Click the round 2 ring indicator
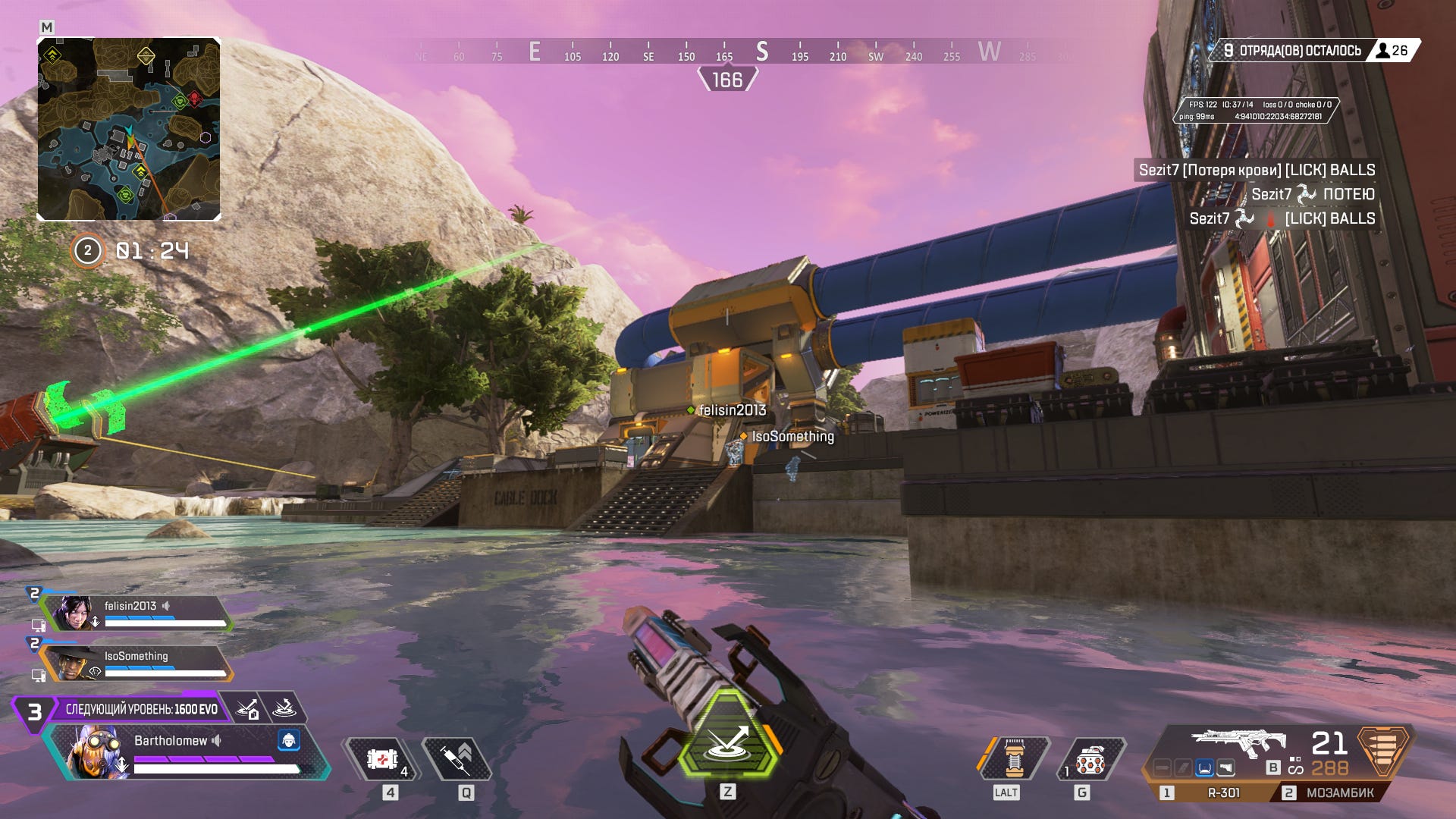Image resolution: width=1456 pixels, height=819 pixels. (87, 251)
